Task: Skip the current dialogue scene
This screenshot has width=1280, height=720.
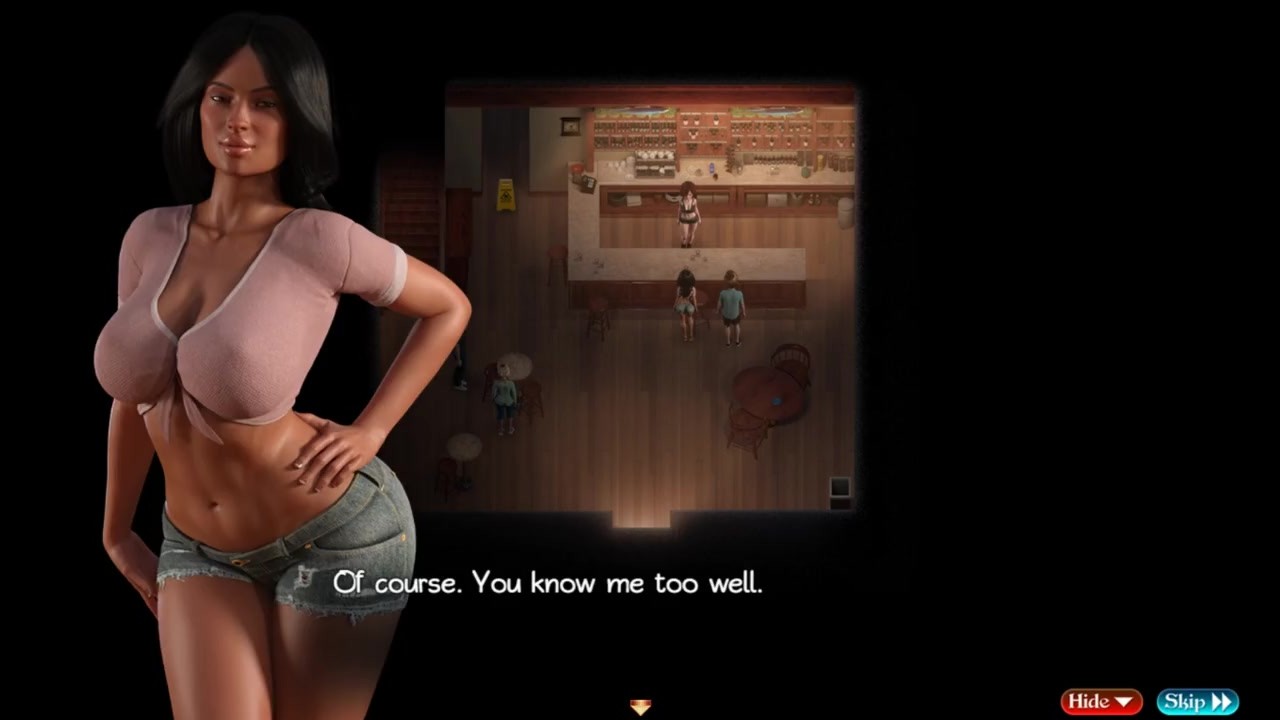Action: [1197, 702]
